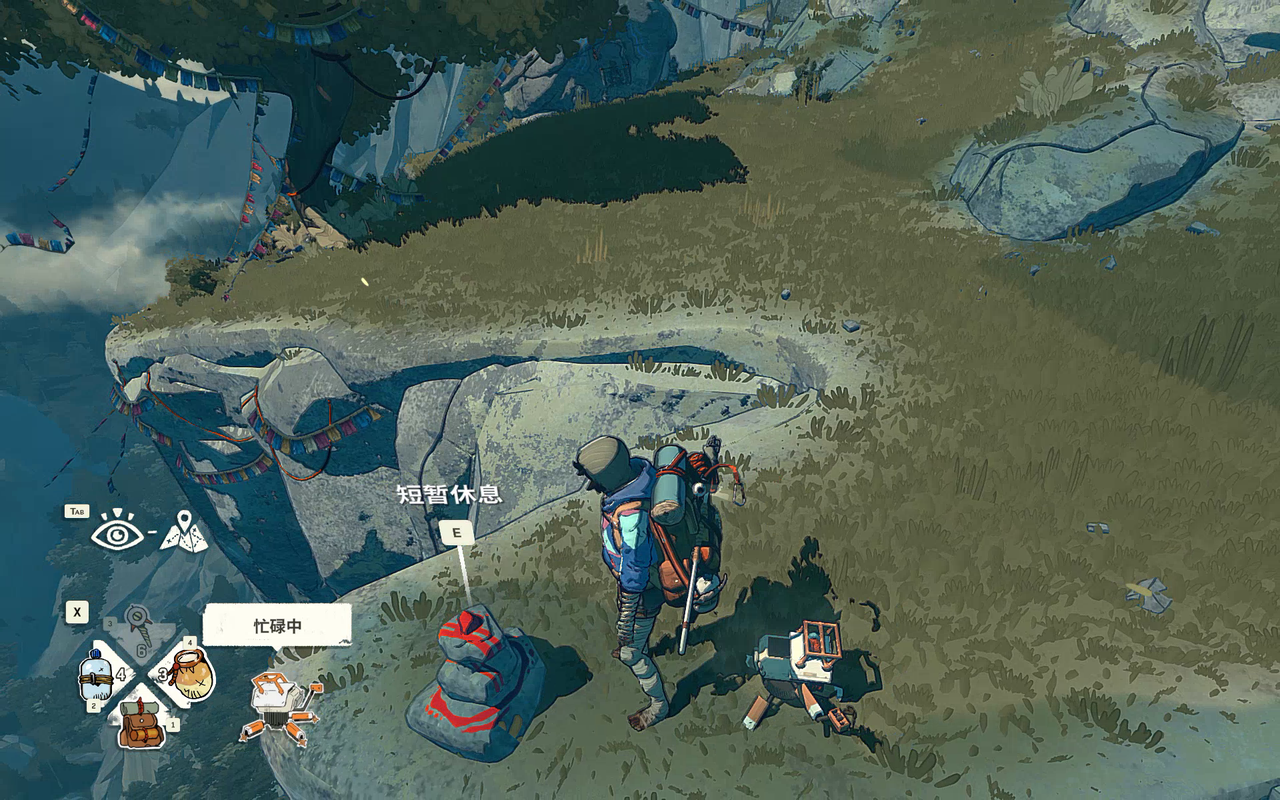
Task: Click the robot companion status icon
Action: (x=279, y=707)
